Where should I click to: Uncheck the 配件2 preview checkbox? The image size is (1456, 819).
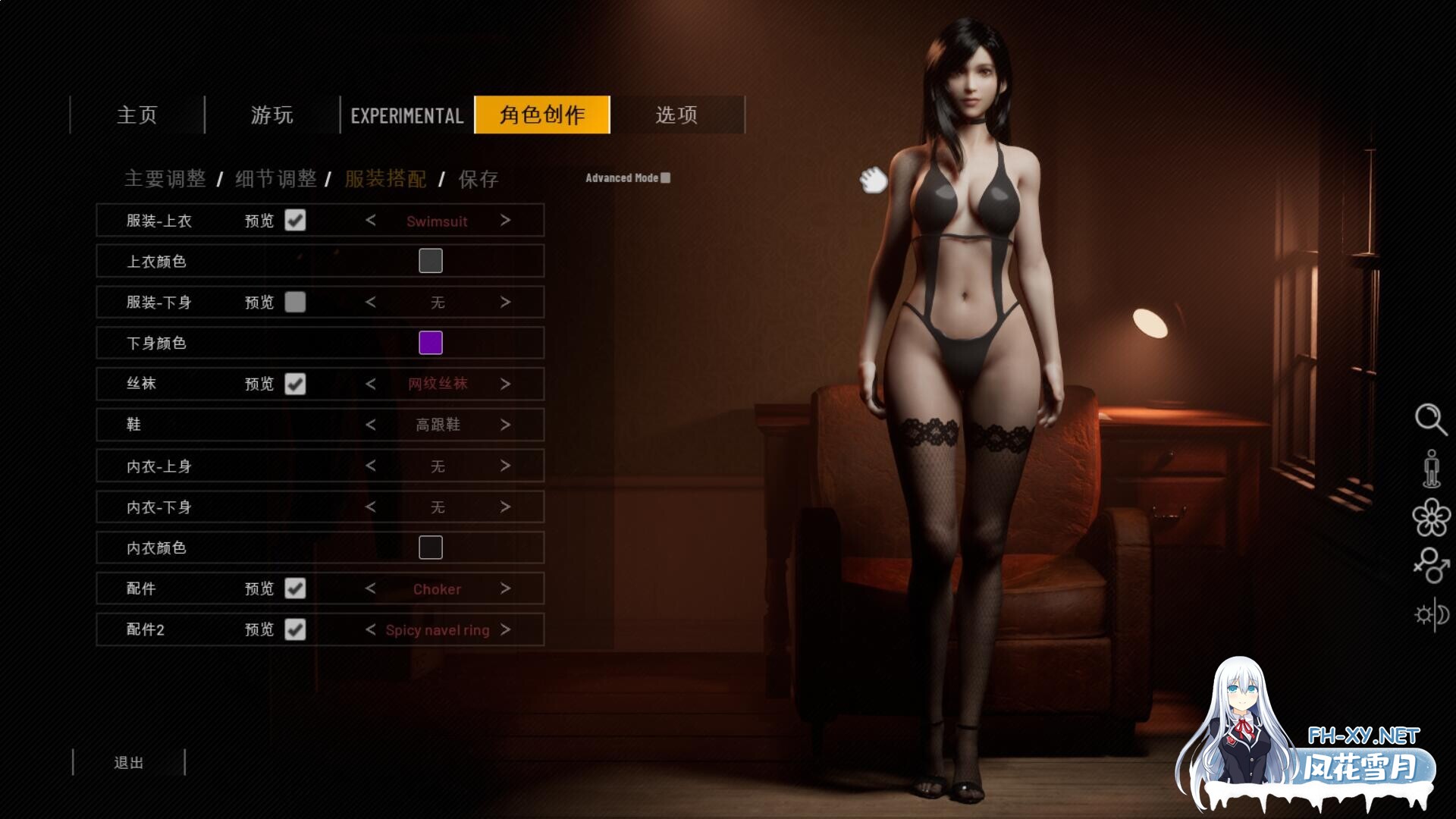[x=295, y=629]
